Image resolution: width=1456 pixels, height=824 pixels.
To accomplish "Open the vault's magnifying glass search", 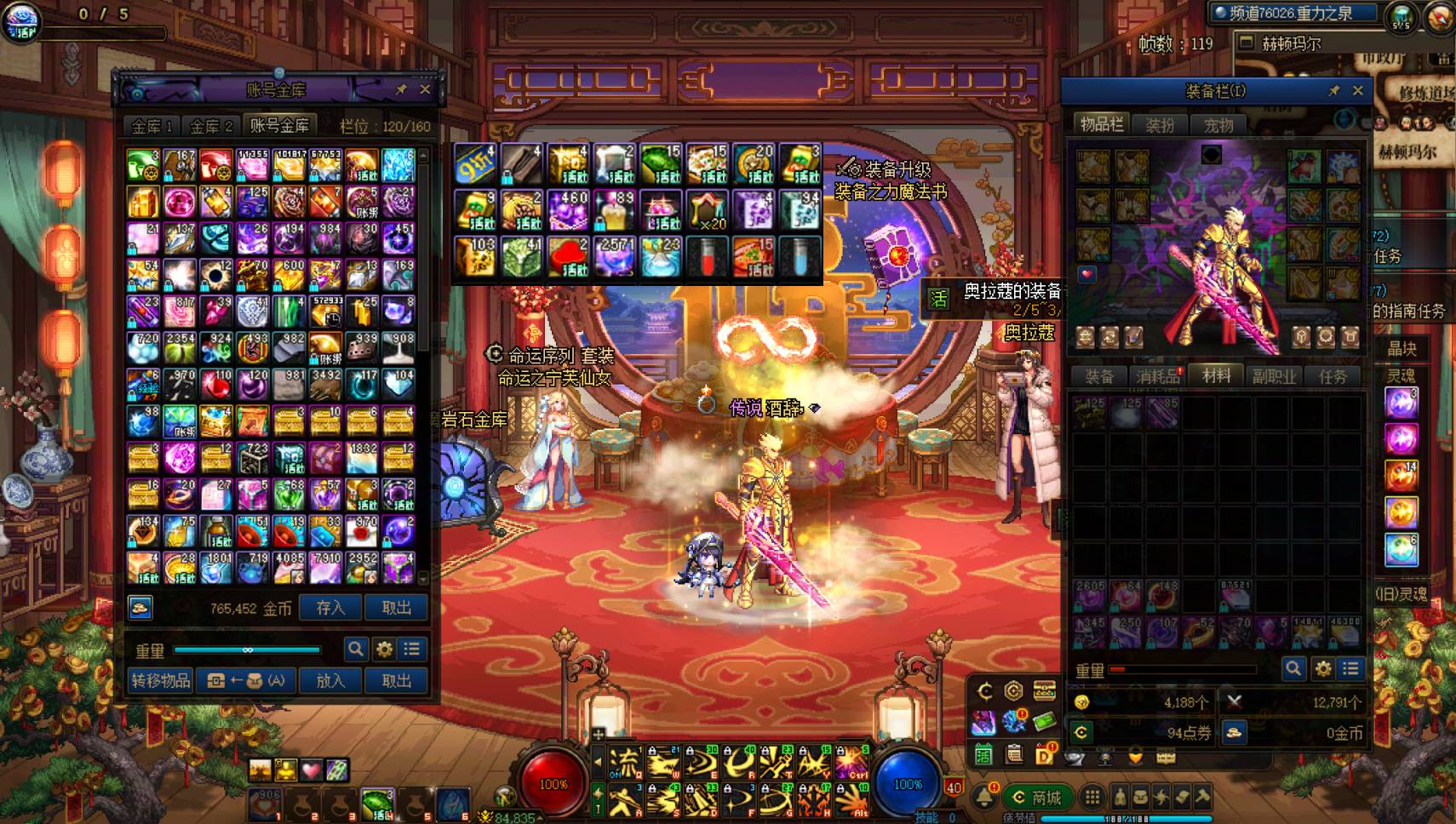I will click(x=356, y=649).
